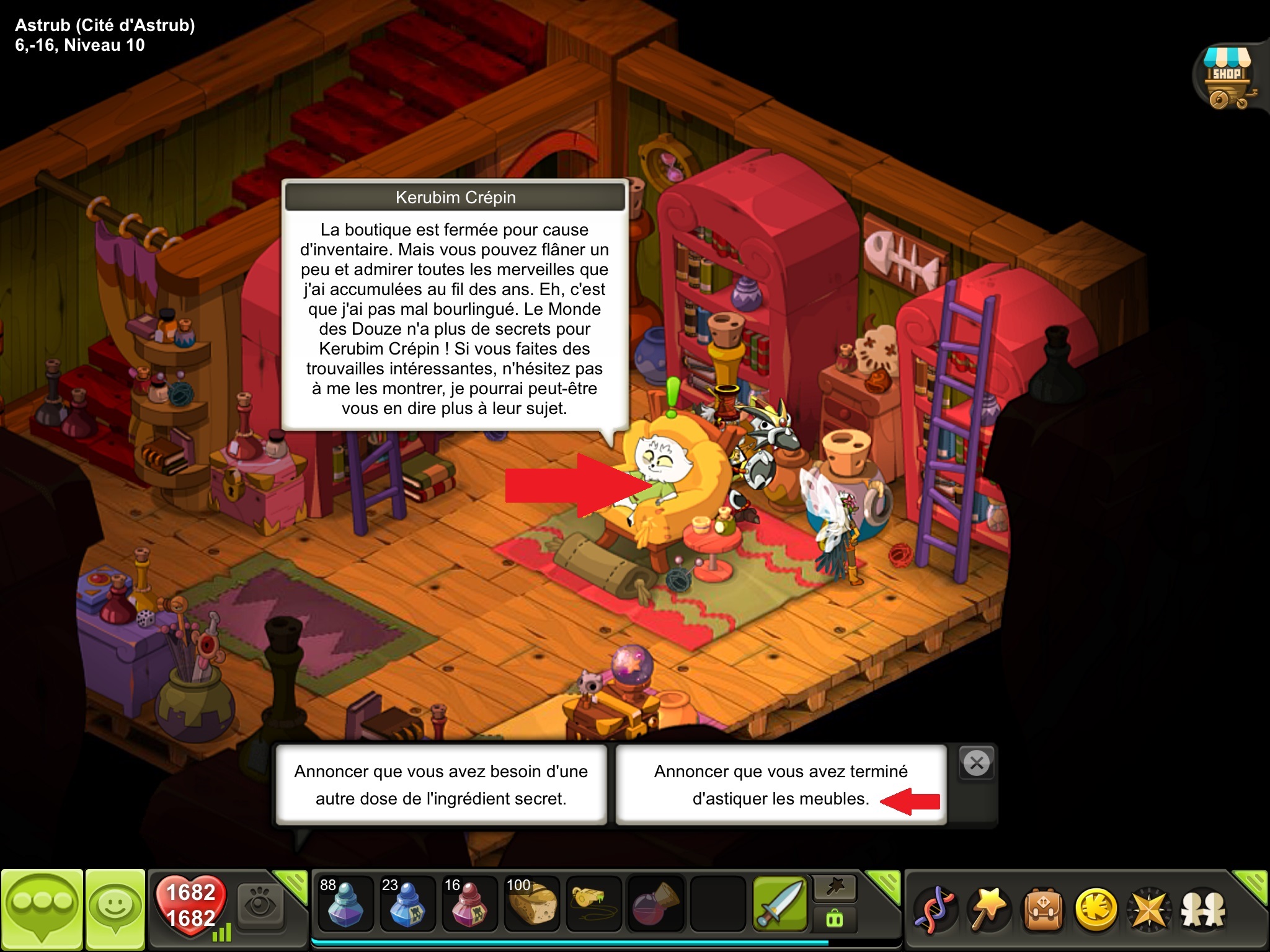Image resolution: width=1270 pixels, height=952 pixels.
Task: Open the DNA helix characteristics menu
Action: [x=936, y=910]
